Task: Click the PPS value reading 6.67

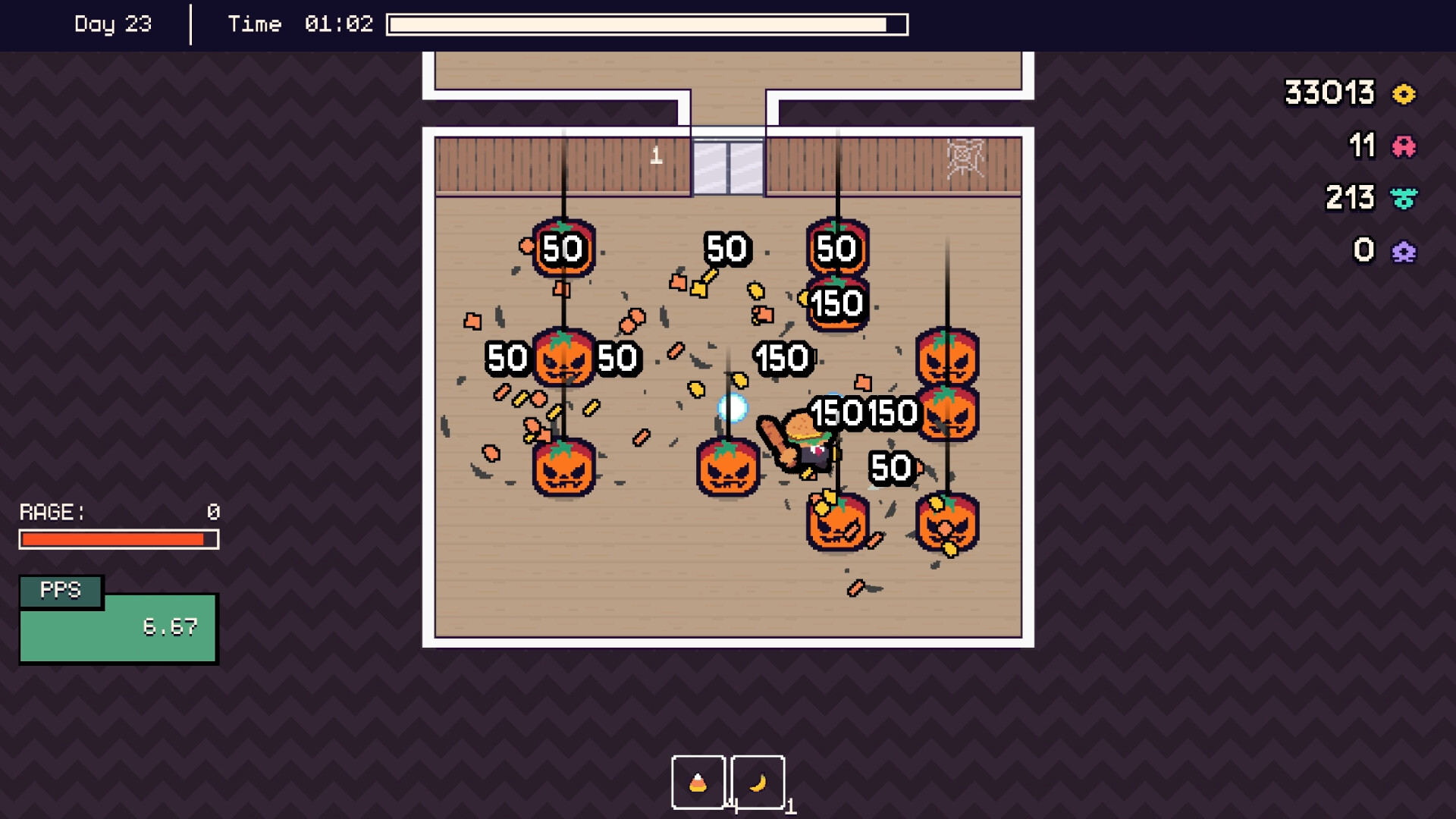Action: [x=171, y=627]
